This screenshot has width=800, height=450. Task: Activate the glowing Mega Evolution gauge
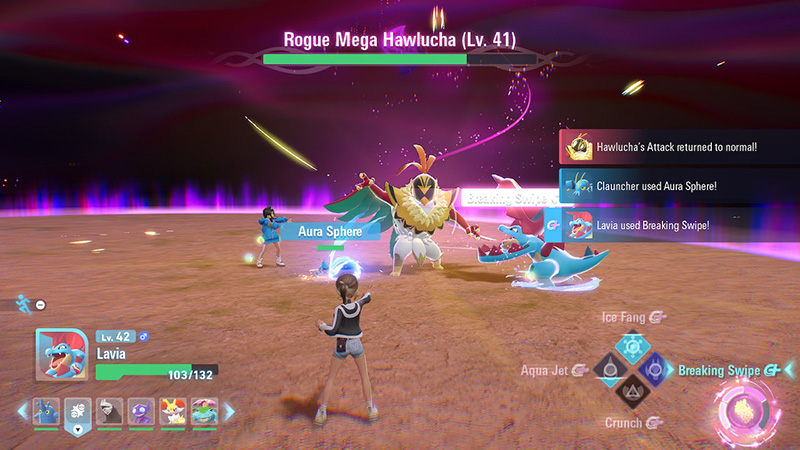[743, 409]
